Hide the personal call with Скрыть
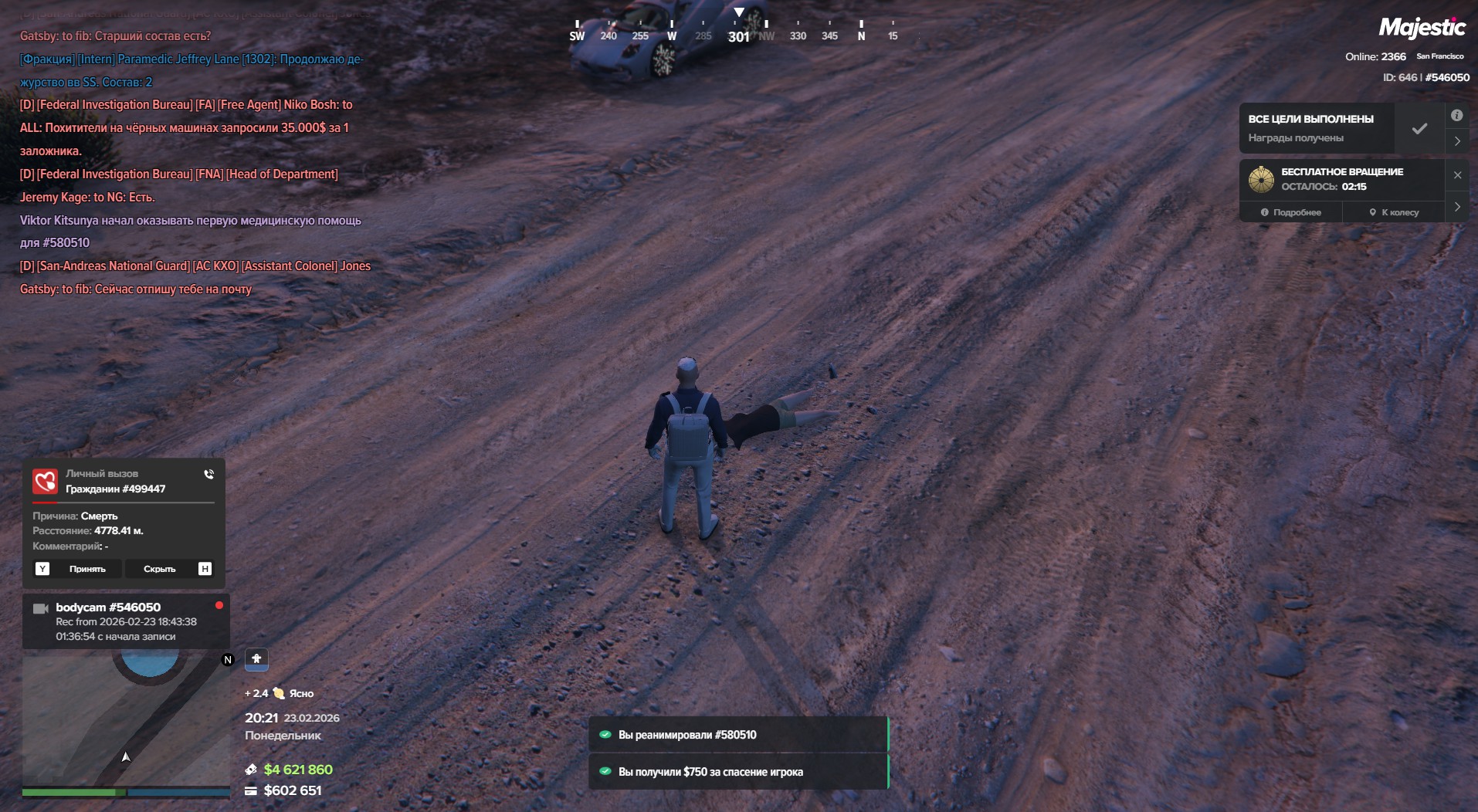1478x812 pixels. tap(159, 569)
